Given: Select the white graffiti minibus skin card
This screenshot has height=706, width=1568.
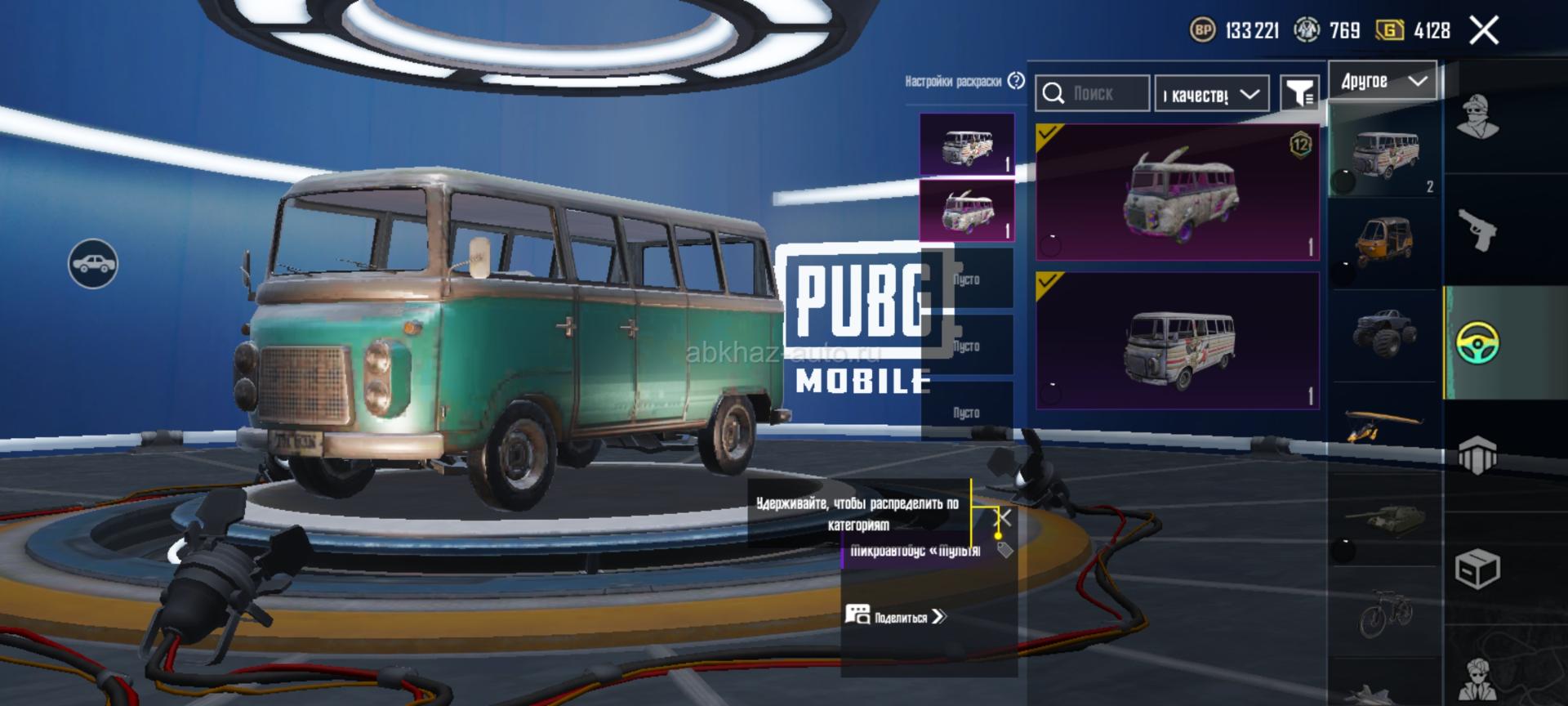Looking at the screenshot, I should coord(1177,341).
